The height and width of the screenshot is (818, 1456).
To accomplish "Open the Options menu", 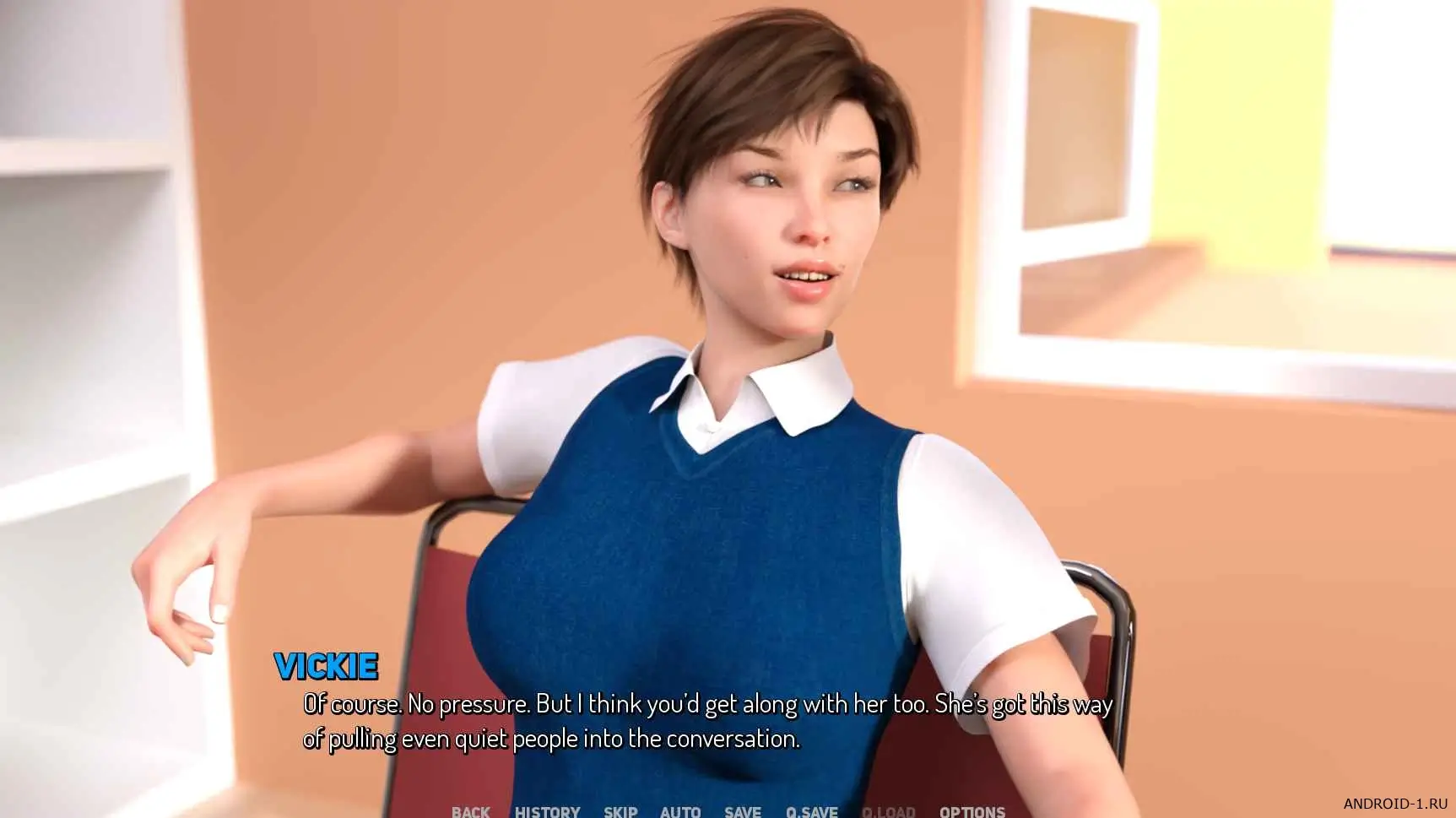I will (x=972, y=811).
